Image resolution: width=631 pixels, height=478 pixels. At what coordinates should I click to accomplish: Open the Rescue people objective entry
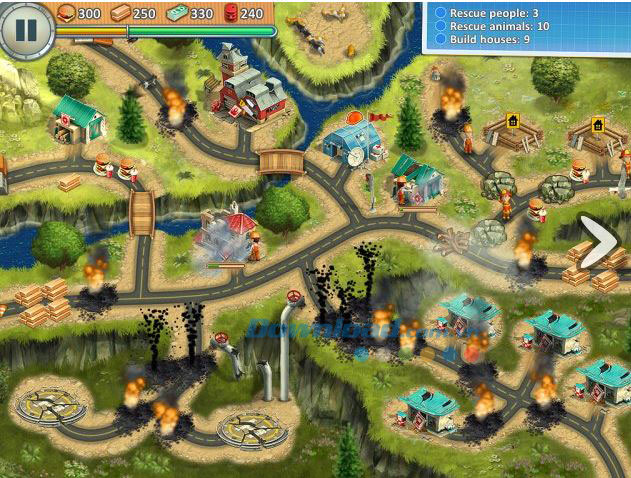pyautogui.click(x=492, y=13)
